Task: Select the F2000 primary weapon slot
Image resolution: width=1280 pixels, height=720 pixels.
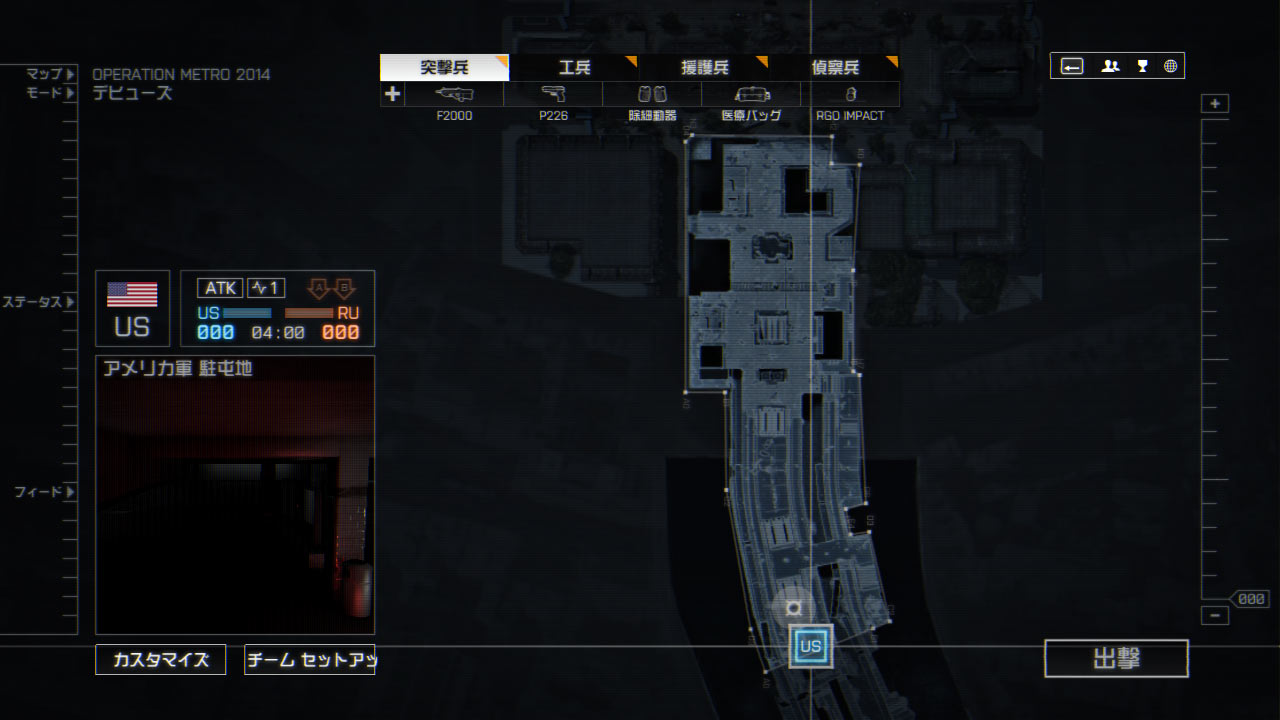Action: pos(454,94)
